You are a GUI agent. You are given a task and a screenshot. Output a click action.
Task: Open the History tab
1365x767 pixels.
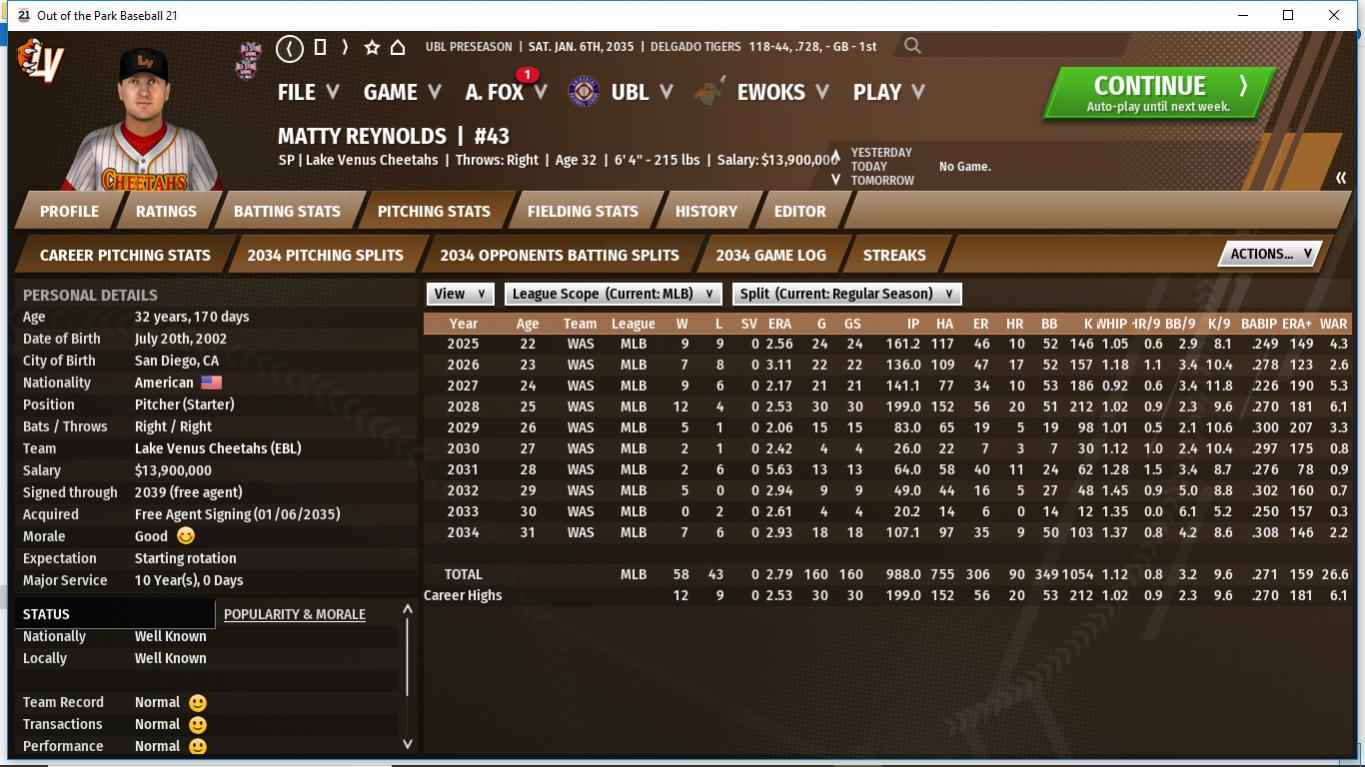pyautogui.click(x=706, y=211)
